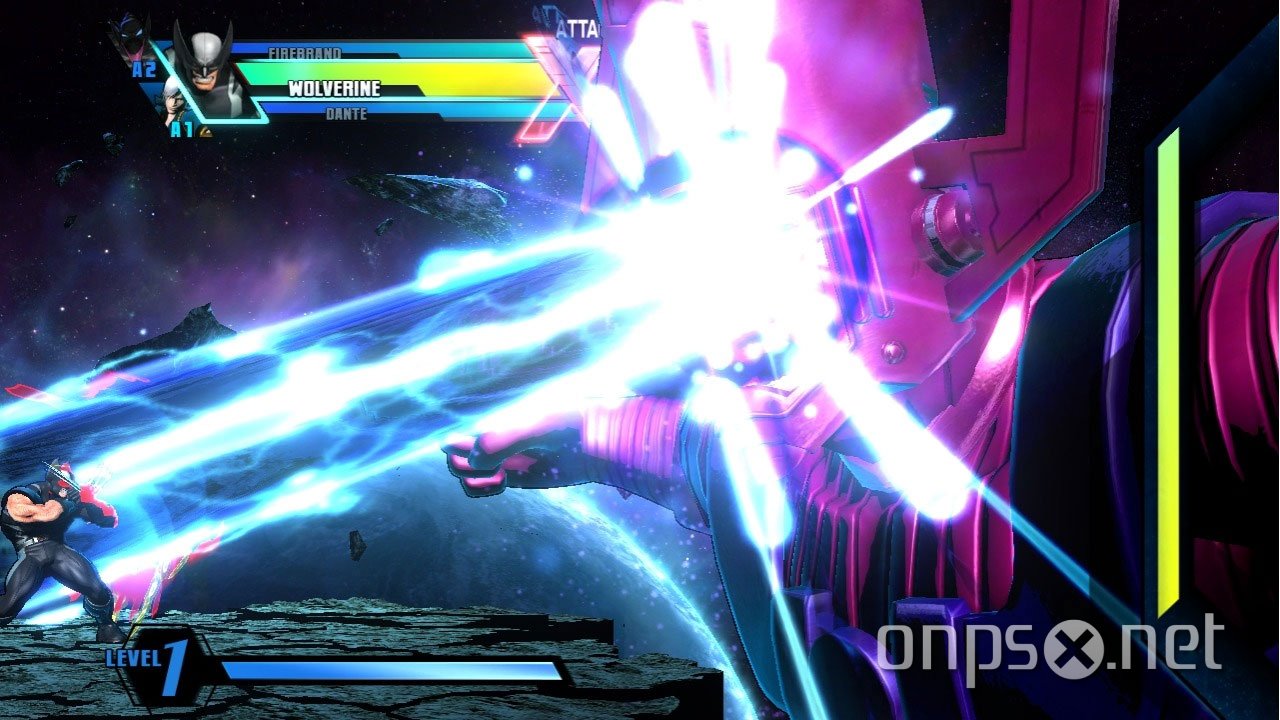Select the FIREBRAND name label
The height and width of the screenshot is (720, 1280).
point(307,54)
